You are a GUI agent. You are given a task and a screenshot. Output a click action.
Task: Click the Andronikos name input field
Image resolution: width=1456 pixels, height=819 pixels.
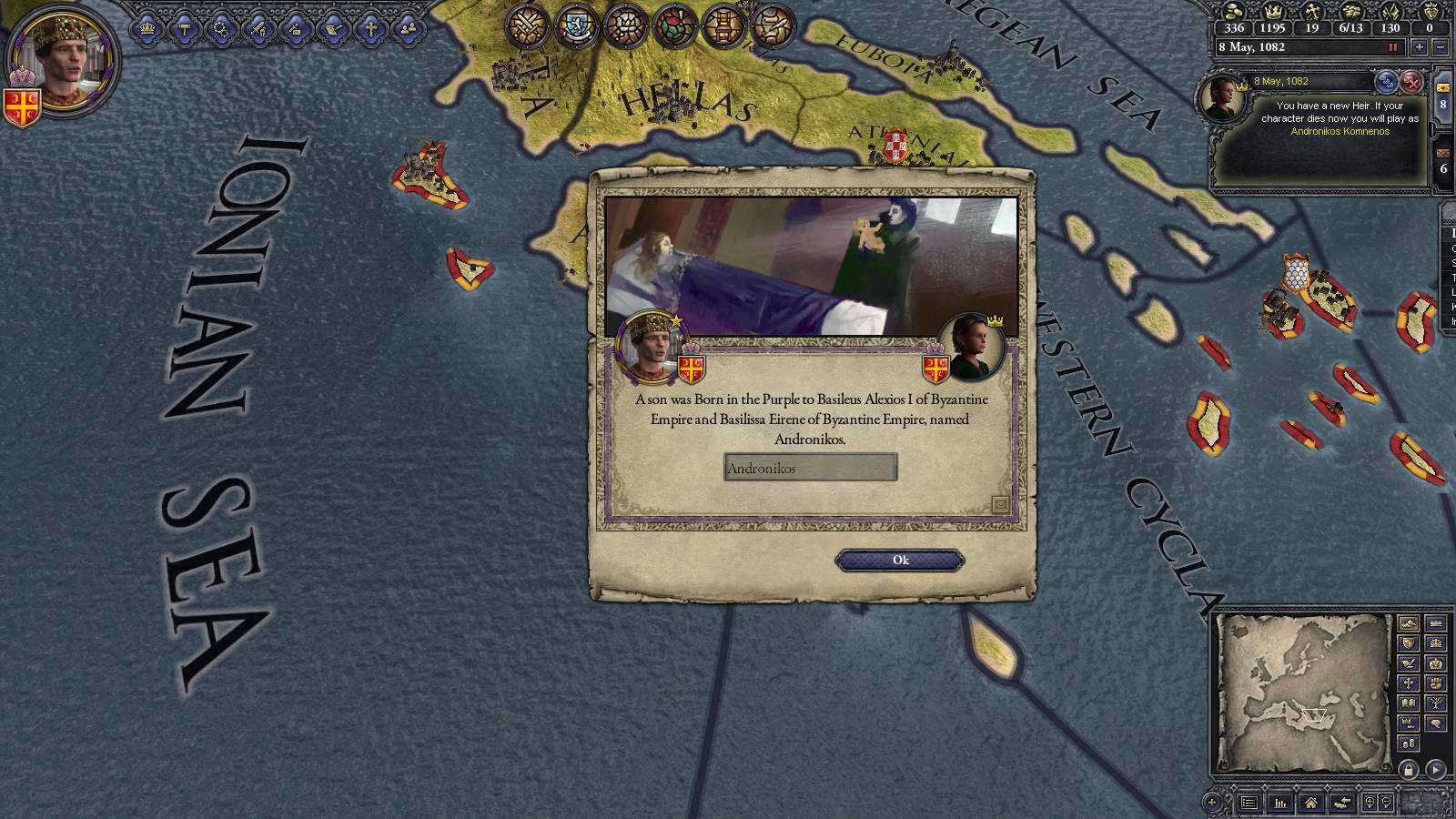810,468
